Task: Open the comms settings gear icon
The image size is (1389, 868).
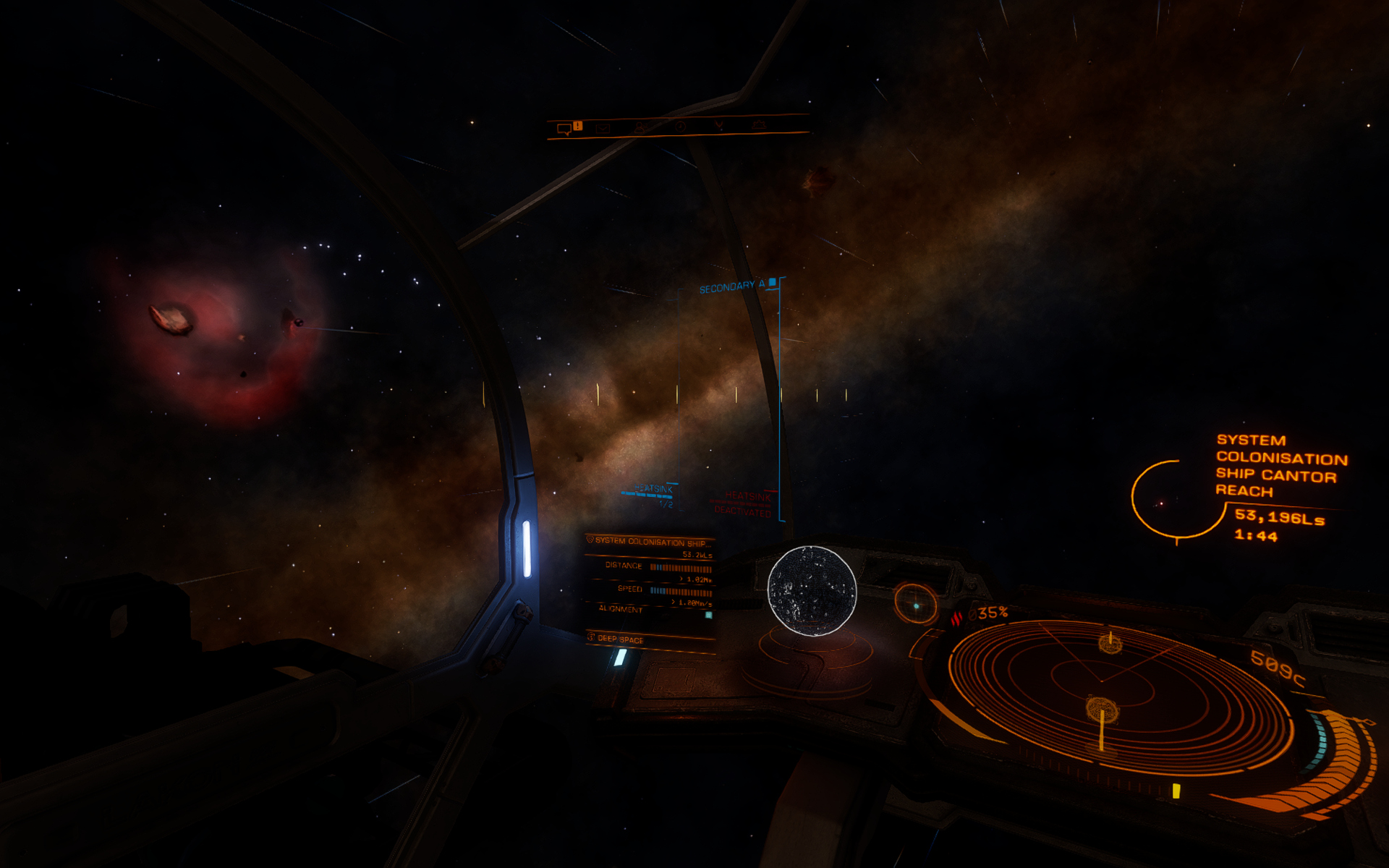Action: point(758,125)
